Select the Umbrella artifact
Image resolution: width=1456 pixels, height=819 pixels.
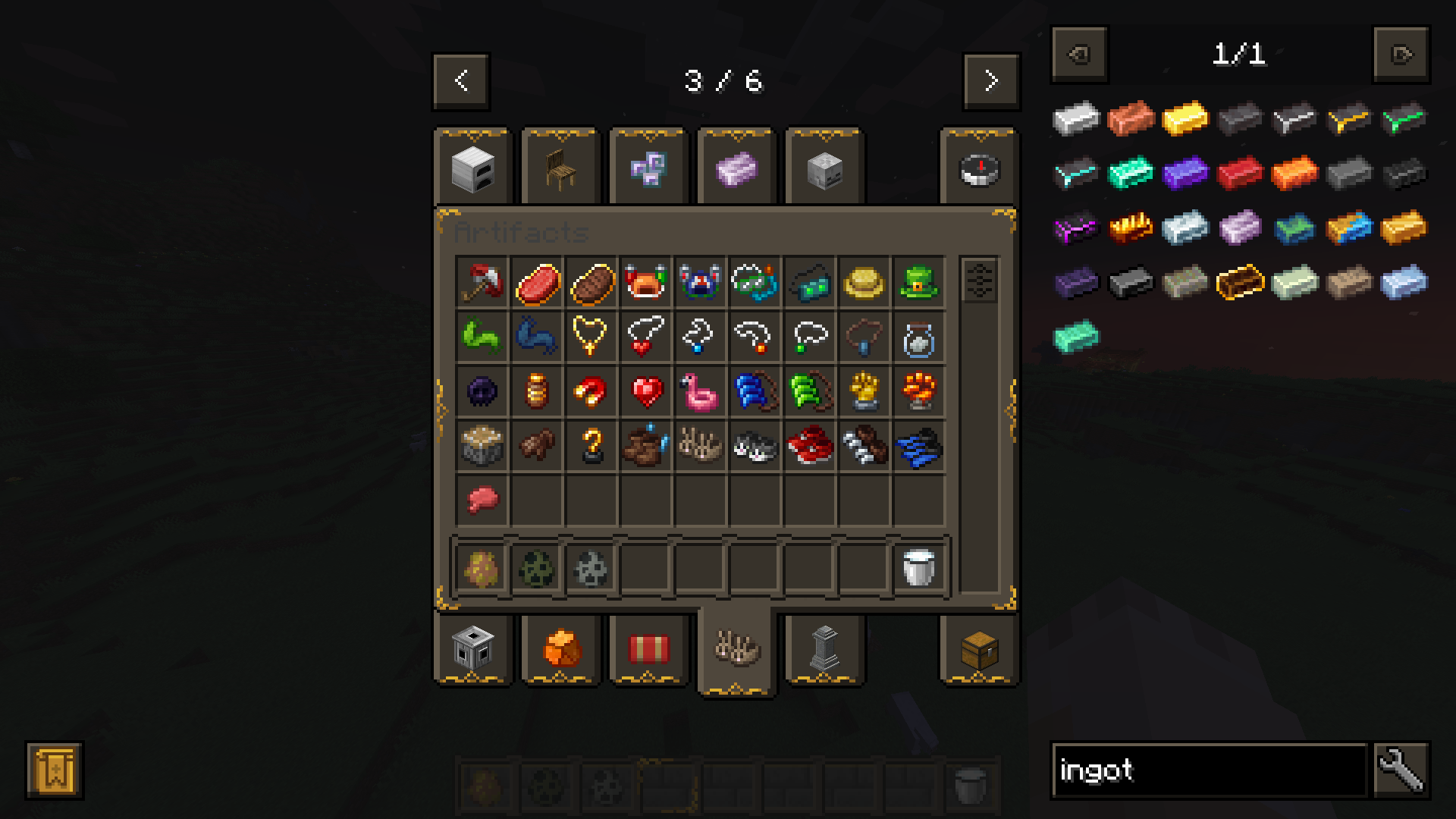point(482,282)
